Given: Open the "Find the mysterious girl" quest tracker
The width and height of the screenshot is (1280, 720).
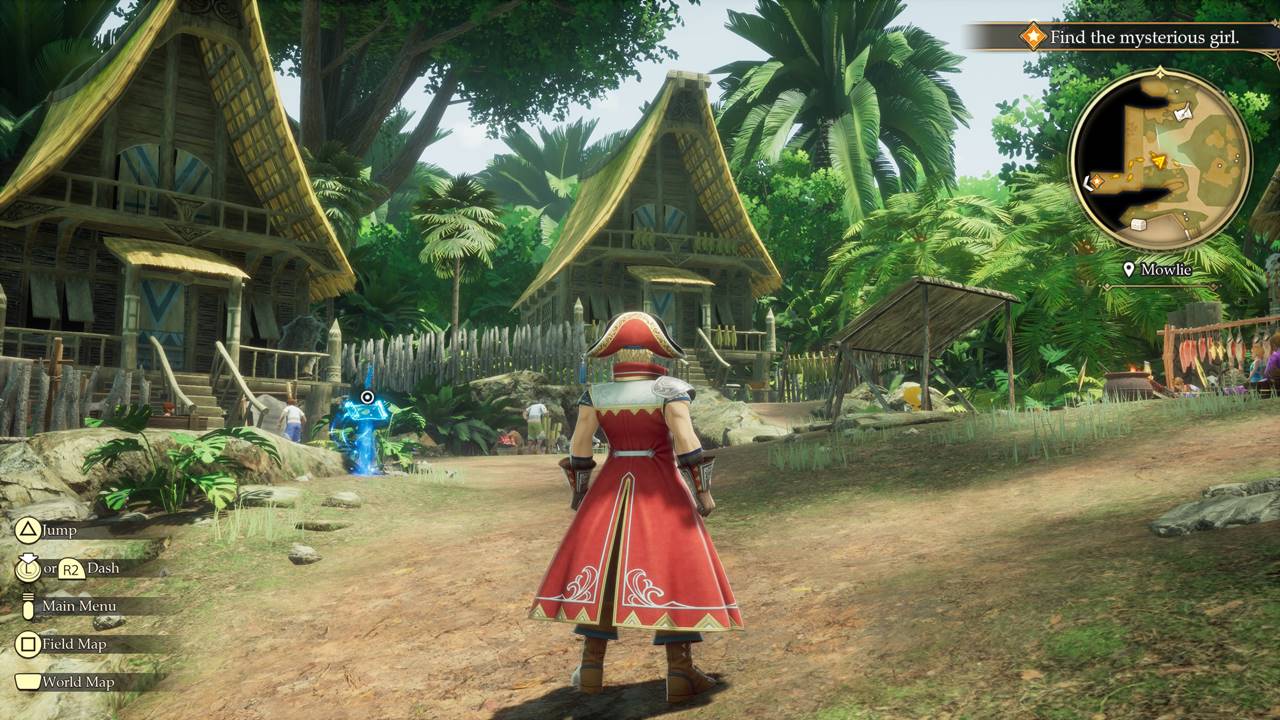Looking at the screenshot, I should [x=1144, y=38].
